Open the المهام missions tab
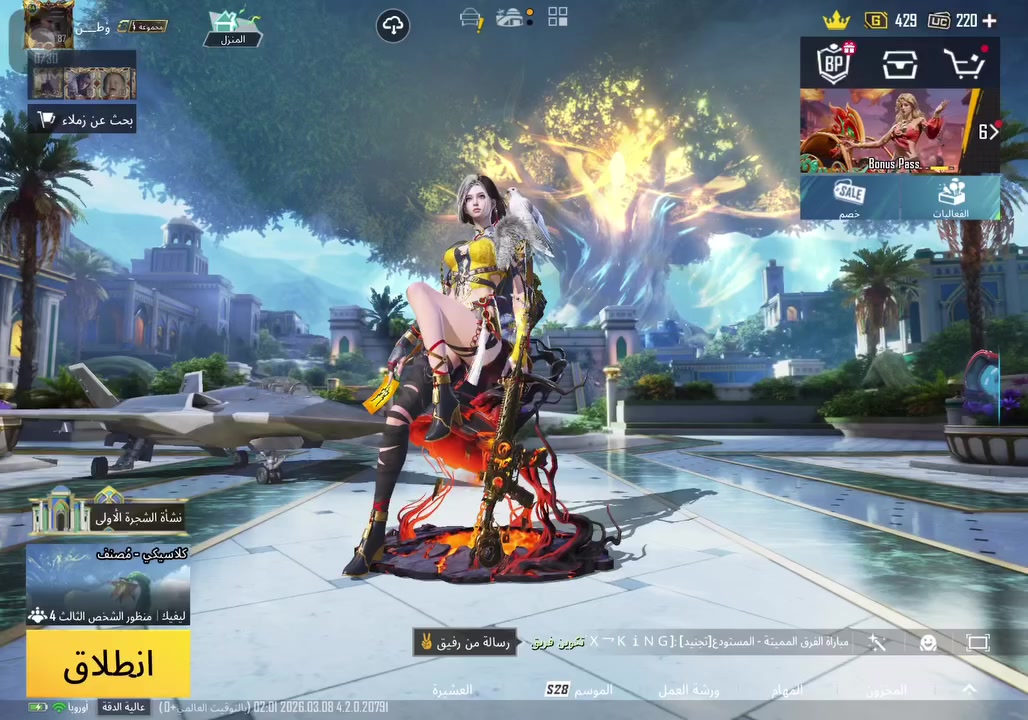Viewport: 1028px width, 720px height. point(787,690)
